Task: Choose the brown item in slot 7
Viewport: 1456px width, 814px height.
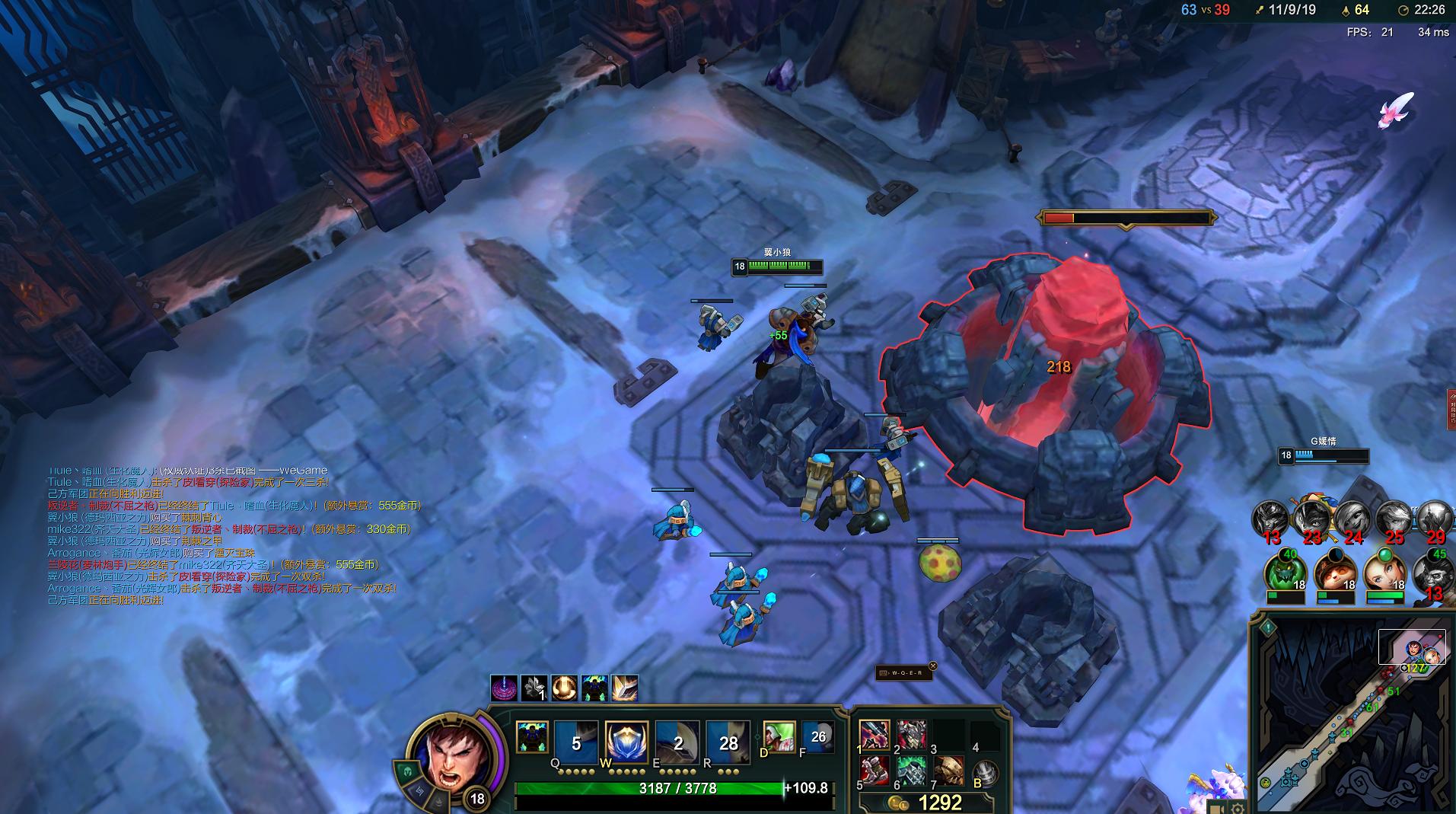Action: tap(948, 771)
